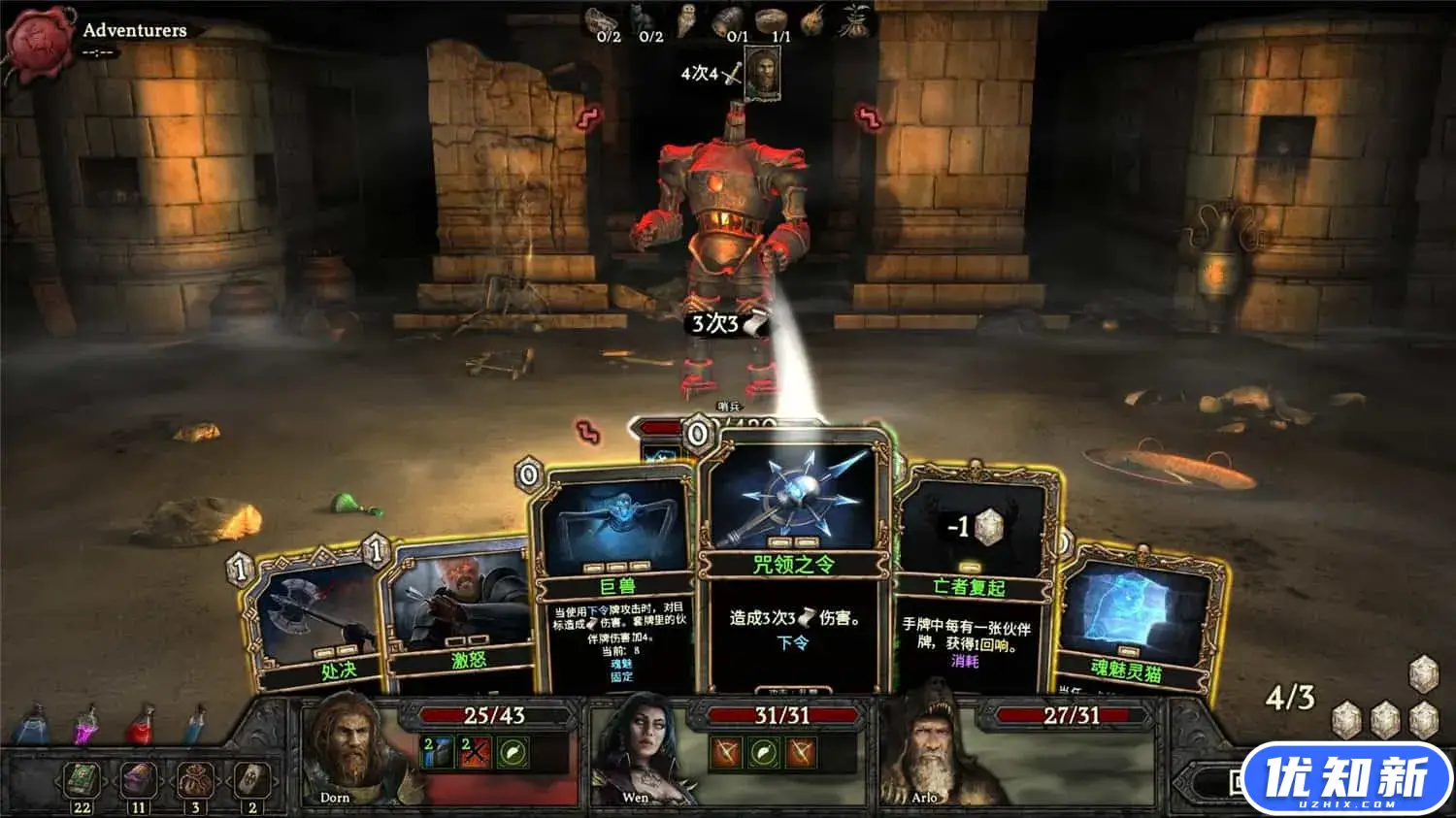Open the white card pile showing 2

(251, 781)
